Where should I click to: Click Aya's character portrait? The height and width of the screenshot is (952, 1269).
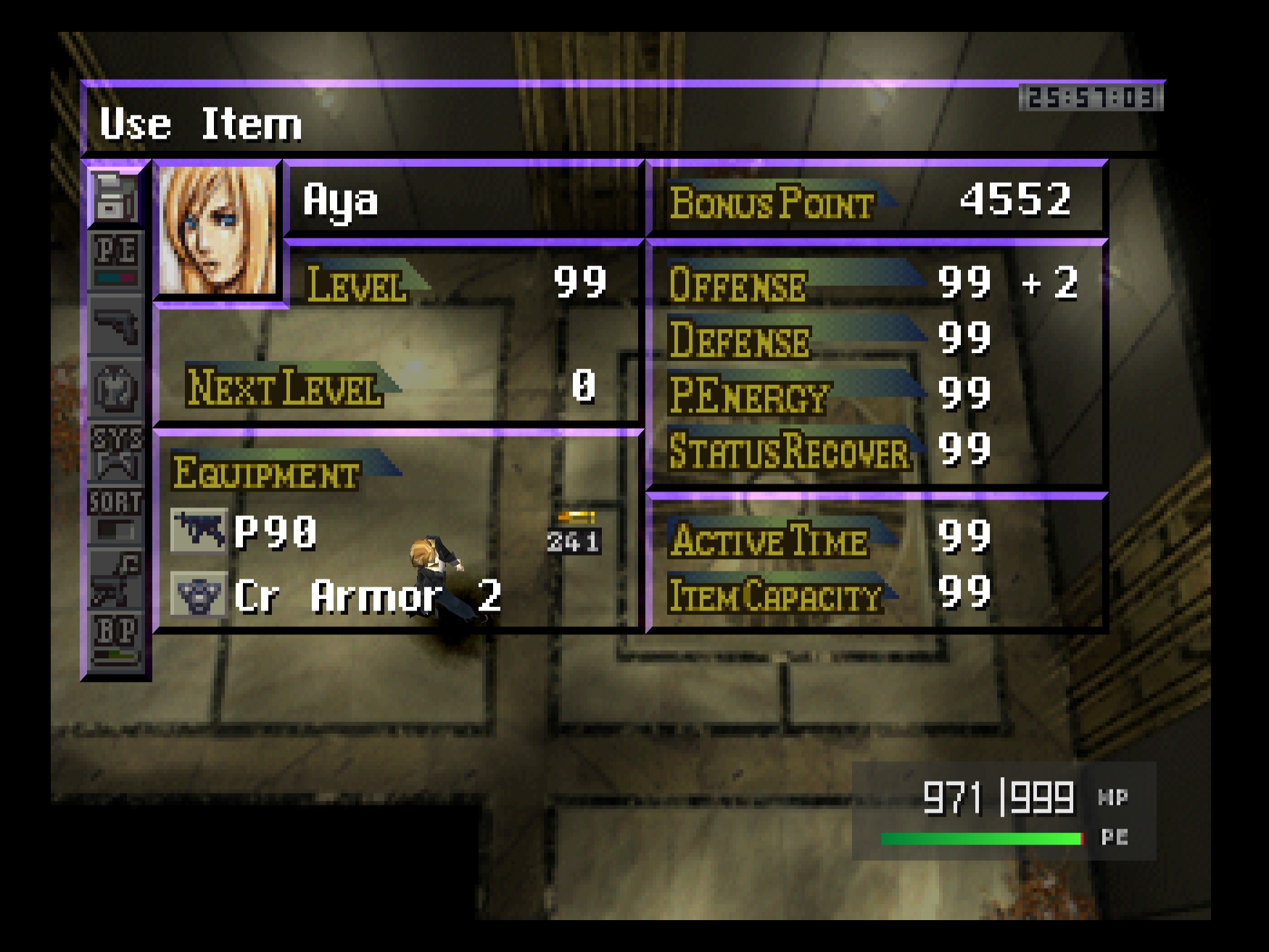[218, 231]
